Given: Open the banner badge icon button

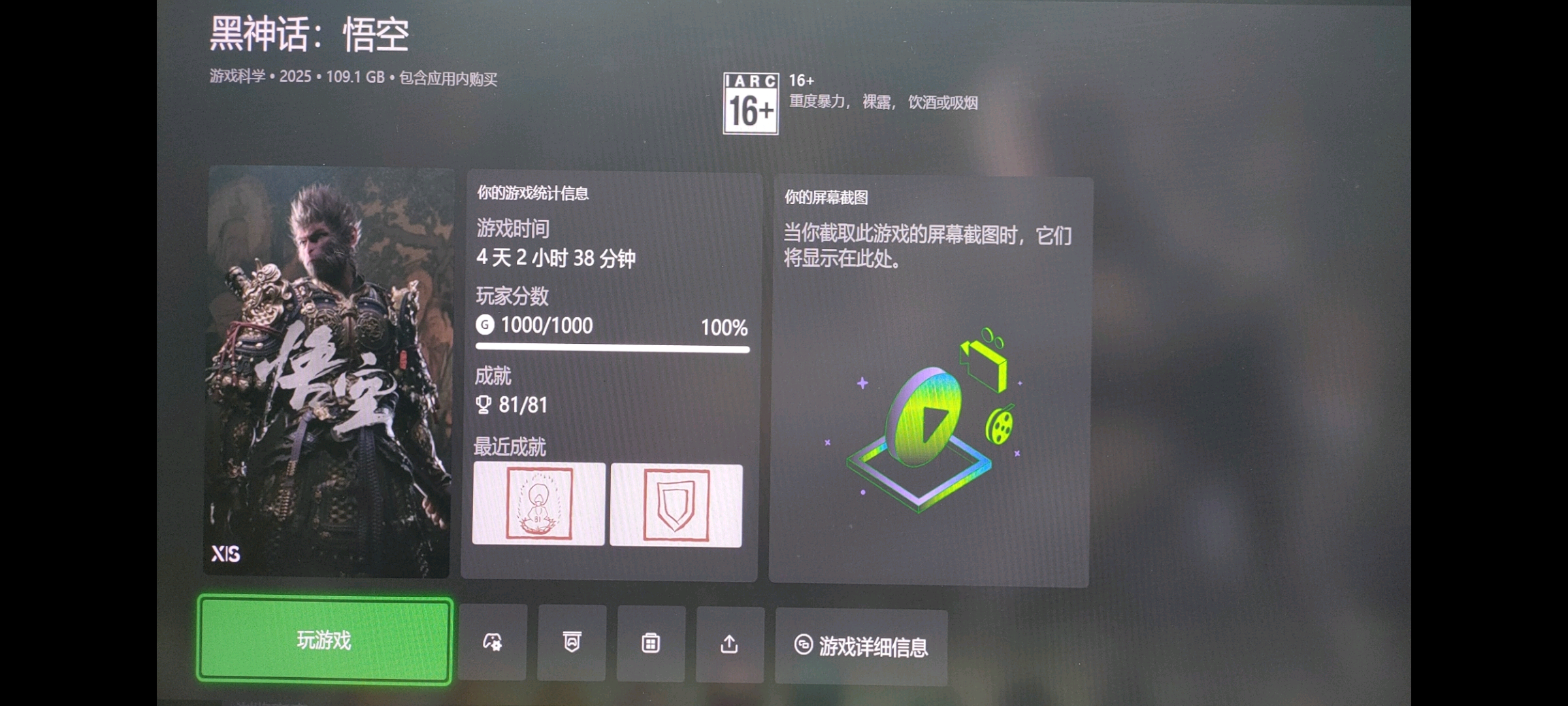Looking at the screenshot, I should coord(572,643).
